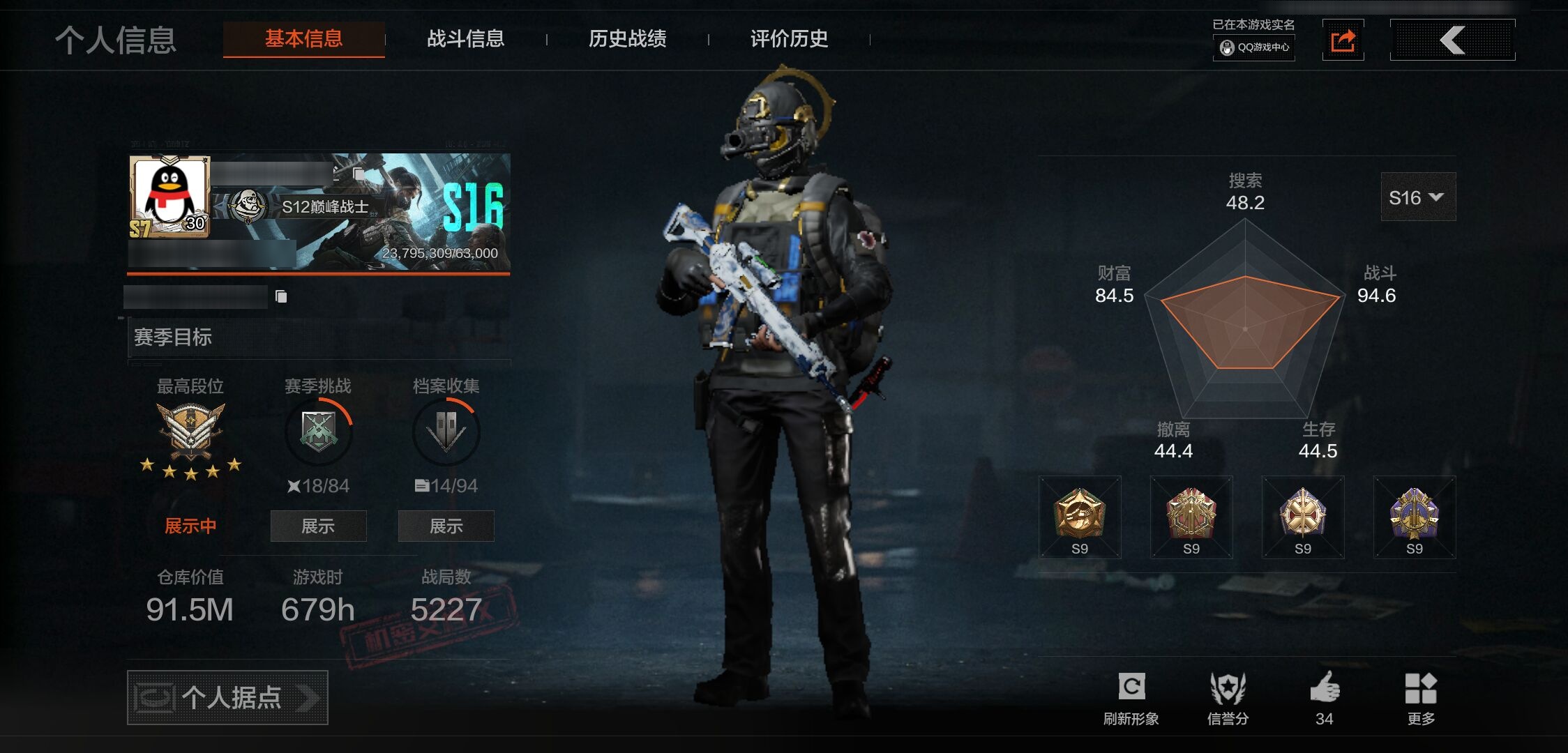This screenshot has height=753, width=1568.
Task: Switch to the 战斗信息 tab
Action: tap(466, 40)
